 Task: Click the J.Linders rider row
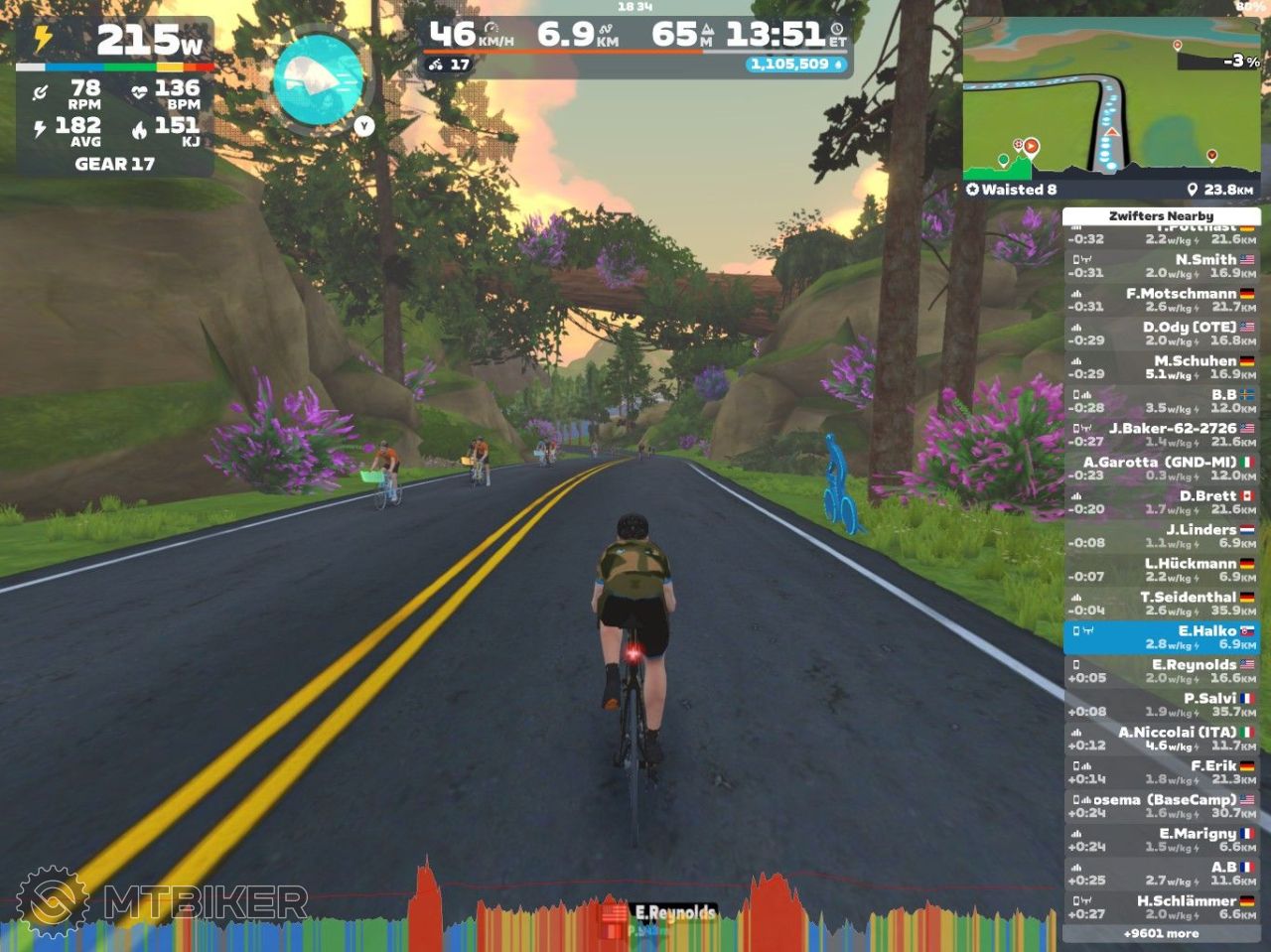click(x=1161, y=536)
